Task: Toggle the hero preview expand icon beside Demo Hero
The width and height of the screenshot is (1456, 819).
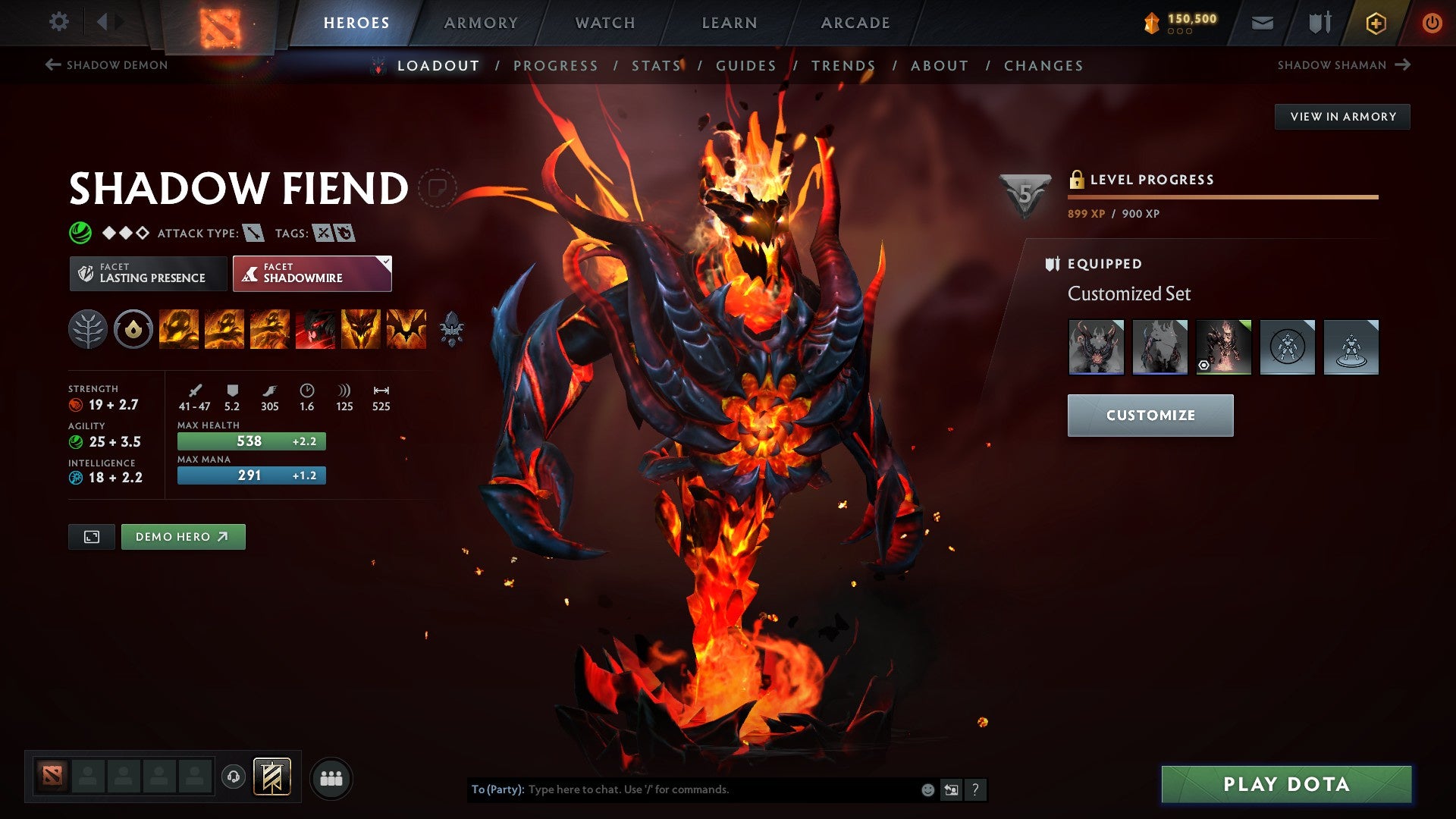Action: point(91,536)
